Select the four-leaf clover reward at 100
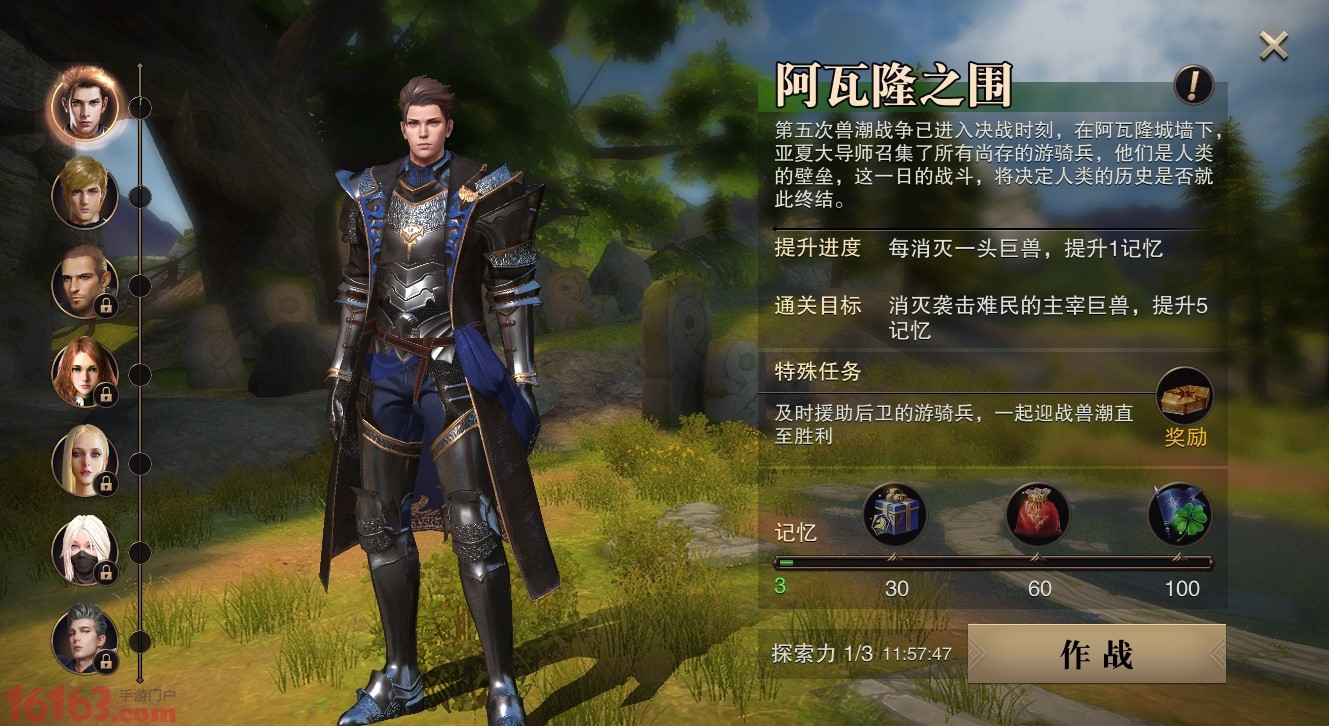 point(1180,514)
